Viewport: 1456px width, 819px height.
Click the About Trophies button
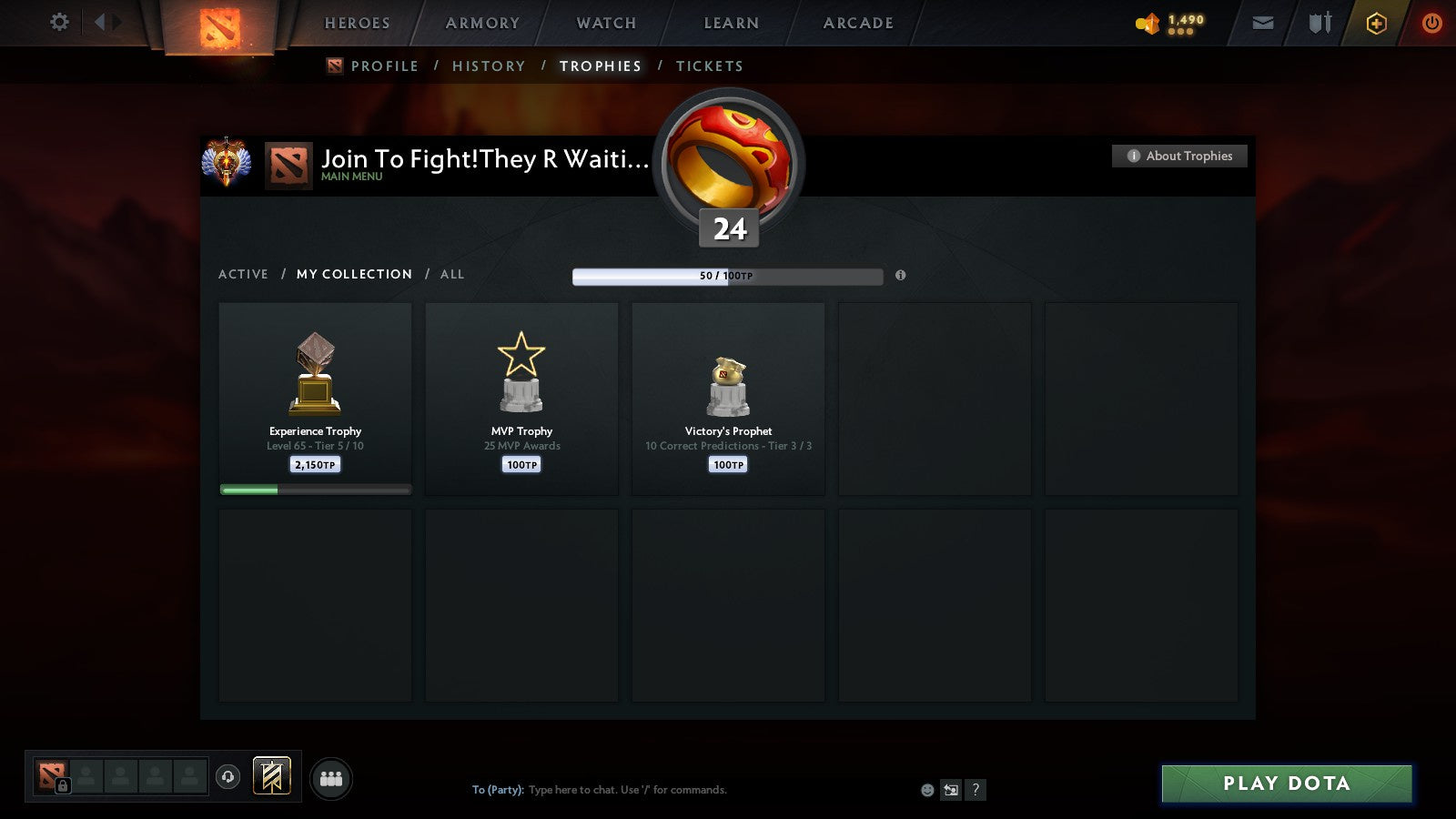point(1178,156)
